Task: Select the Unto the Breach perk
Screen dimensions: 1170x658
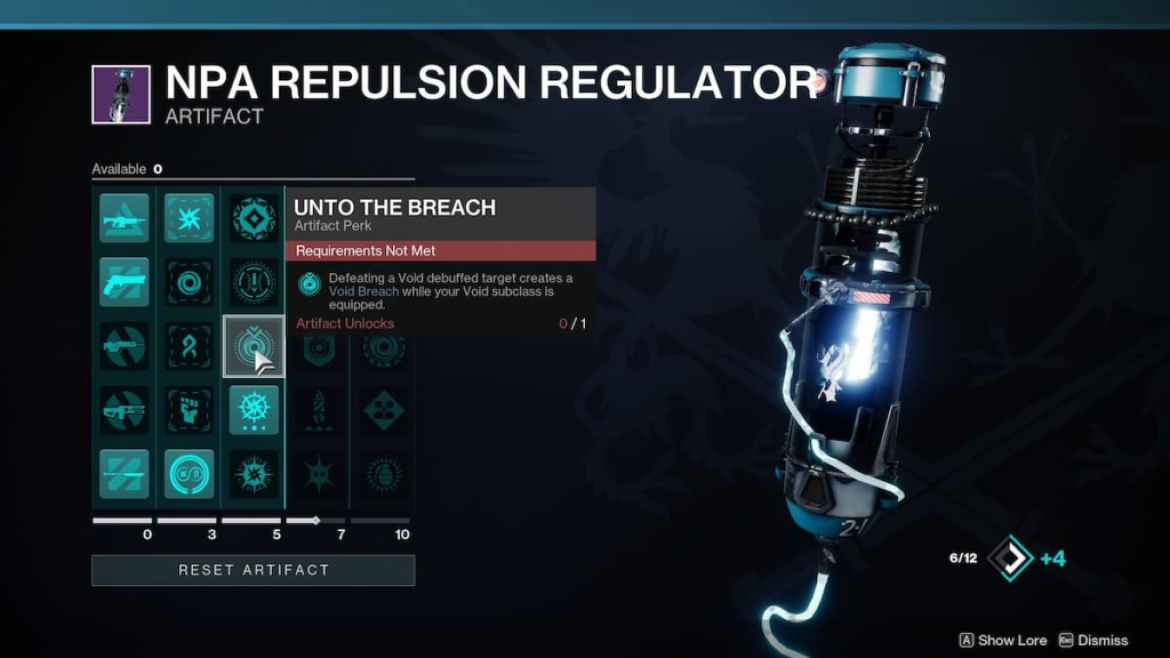Action: pos(252,346)
